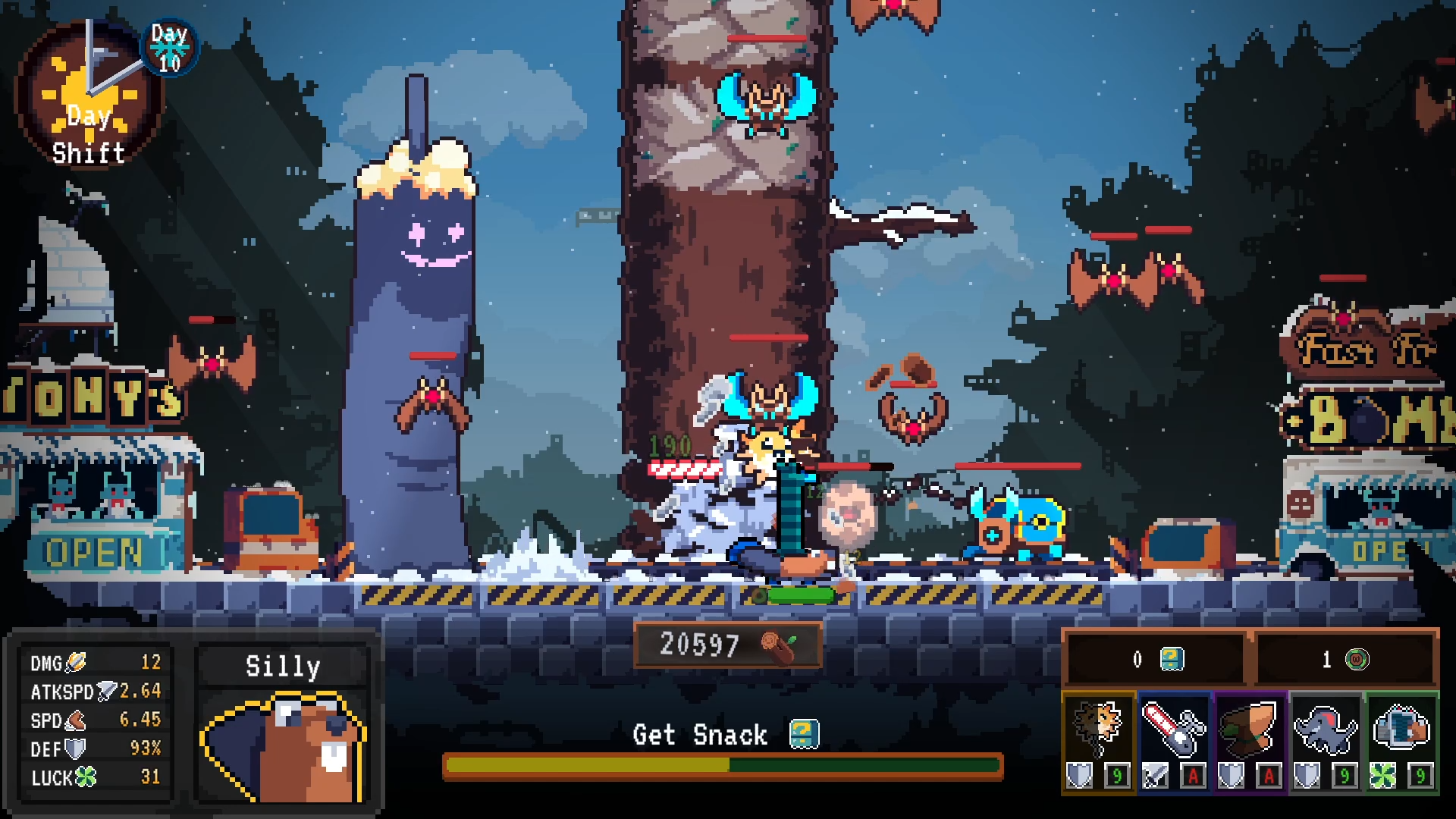Click the 20597 wood counter display
Viewport: 1456px width, 819px height.
pos(727,646)
